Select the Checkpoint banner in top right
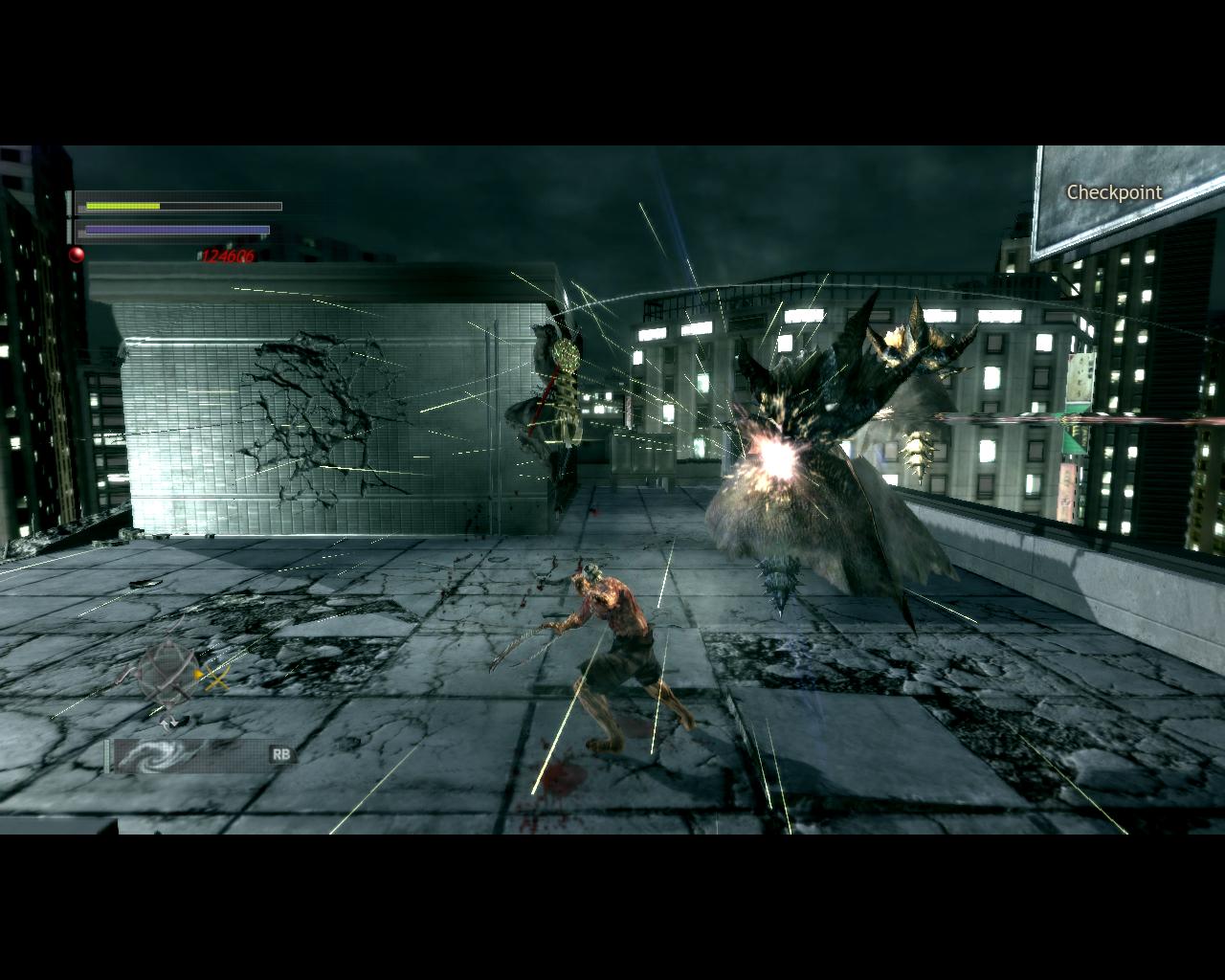The image size is (1225, 980). [1113, 192]
